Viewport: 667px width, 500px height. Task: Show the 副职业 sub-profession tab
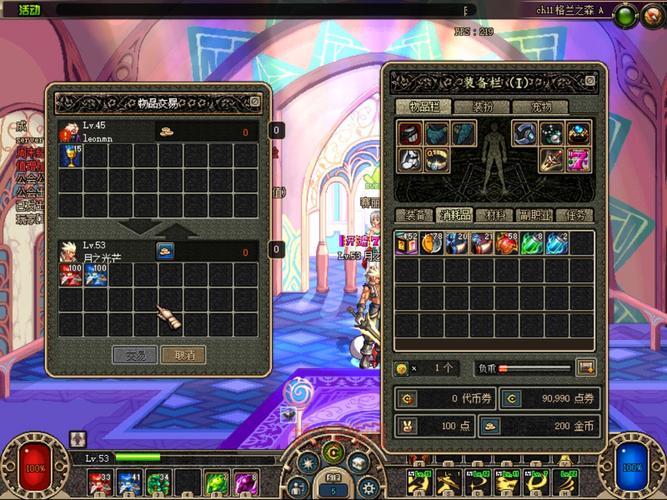click(x=534, y=215)
